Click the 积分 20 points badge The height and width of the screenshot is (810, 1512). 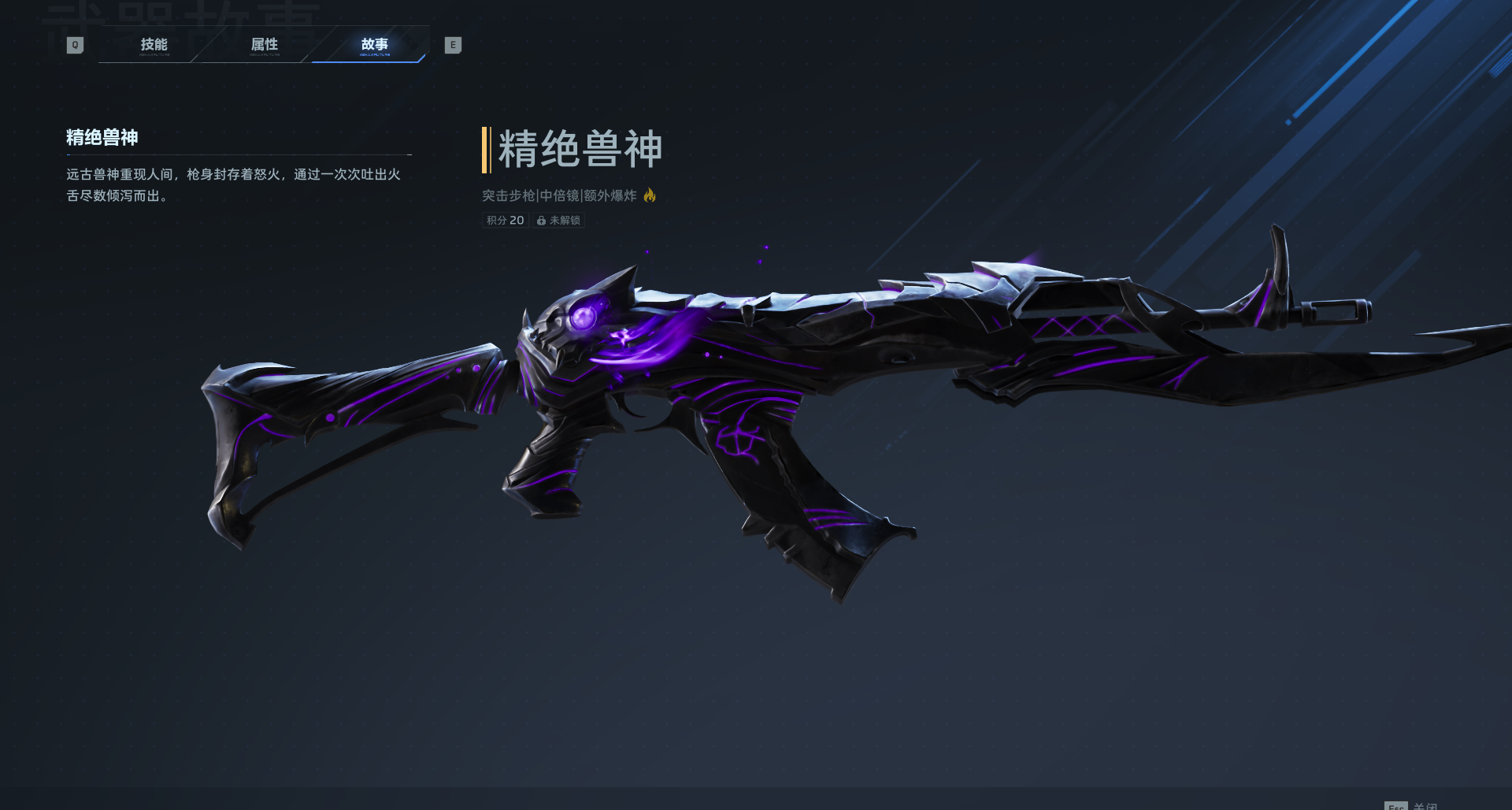[504, 221]
